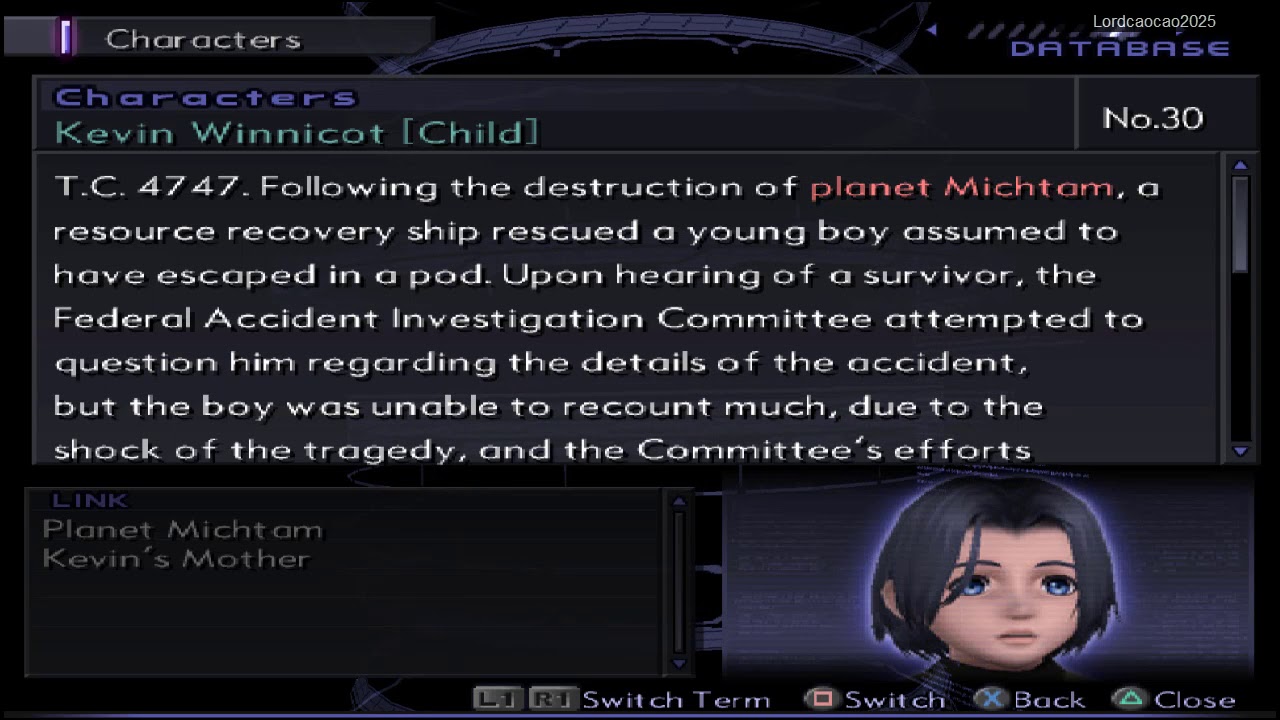The image size is (1280, 720).
Task: Click the link list's scroll-up arrow
Action: coord(679,502)
